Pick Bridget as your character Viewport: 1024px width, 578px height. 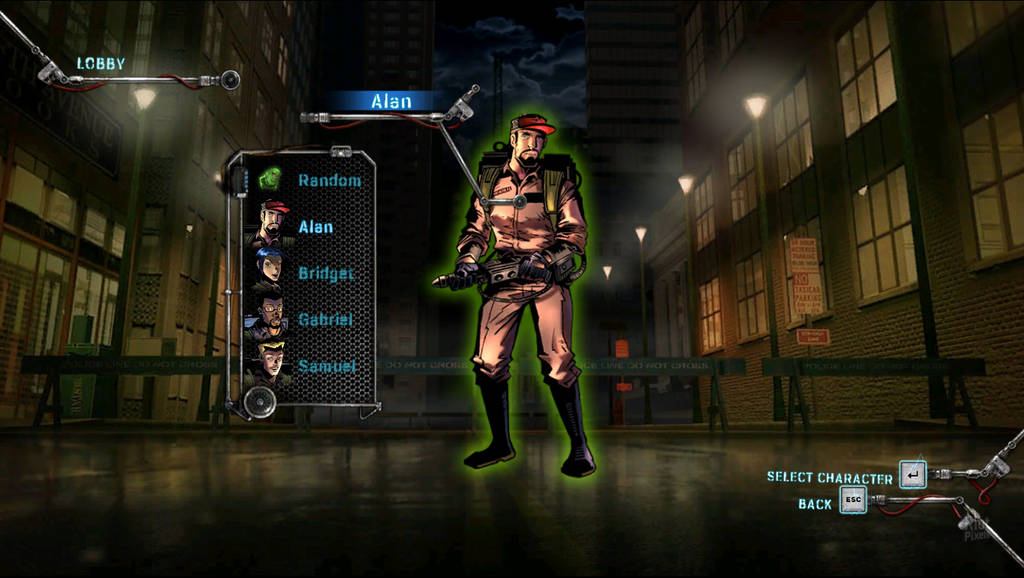tap(325, 273)
